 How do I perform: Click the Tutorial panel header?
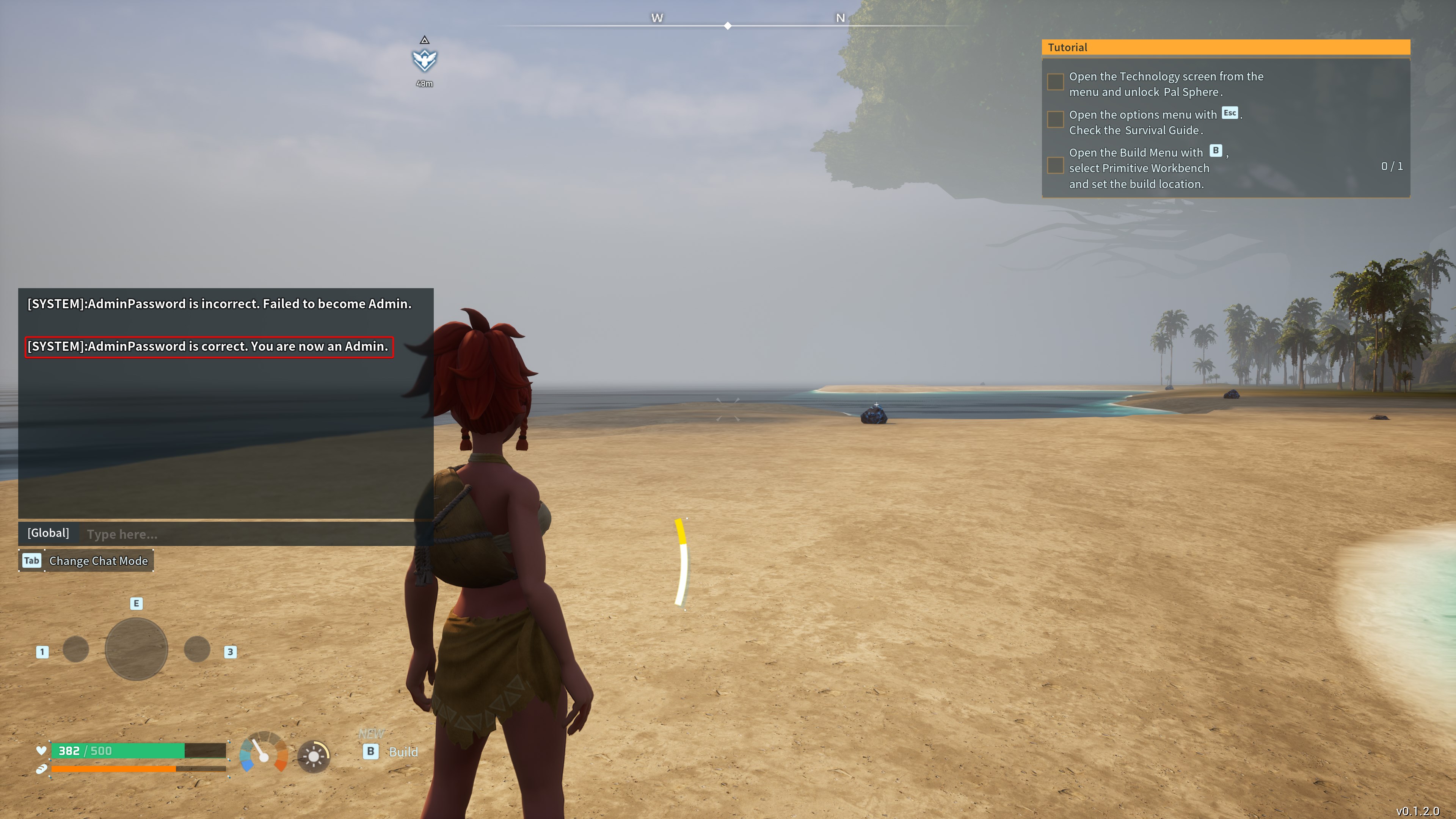click(x=1225, y=47)
